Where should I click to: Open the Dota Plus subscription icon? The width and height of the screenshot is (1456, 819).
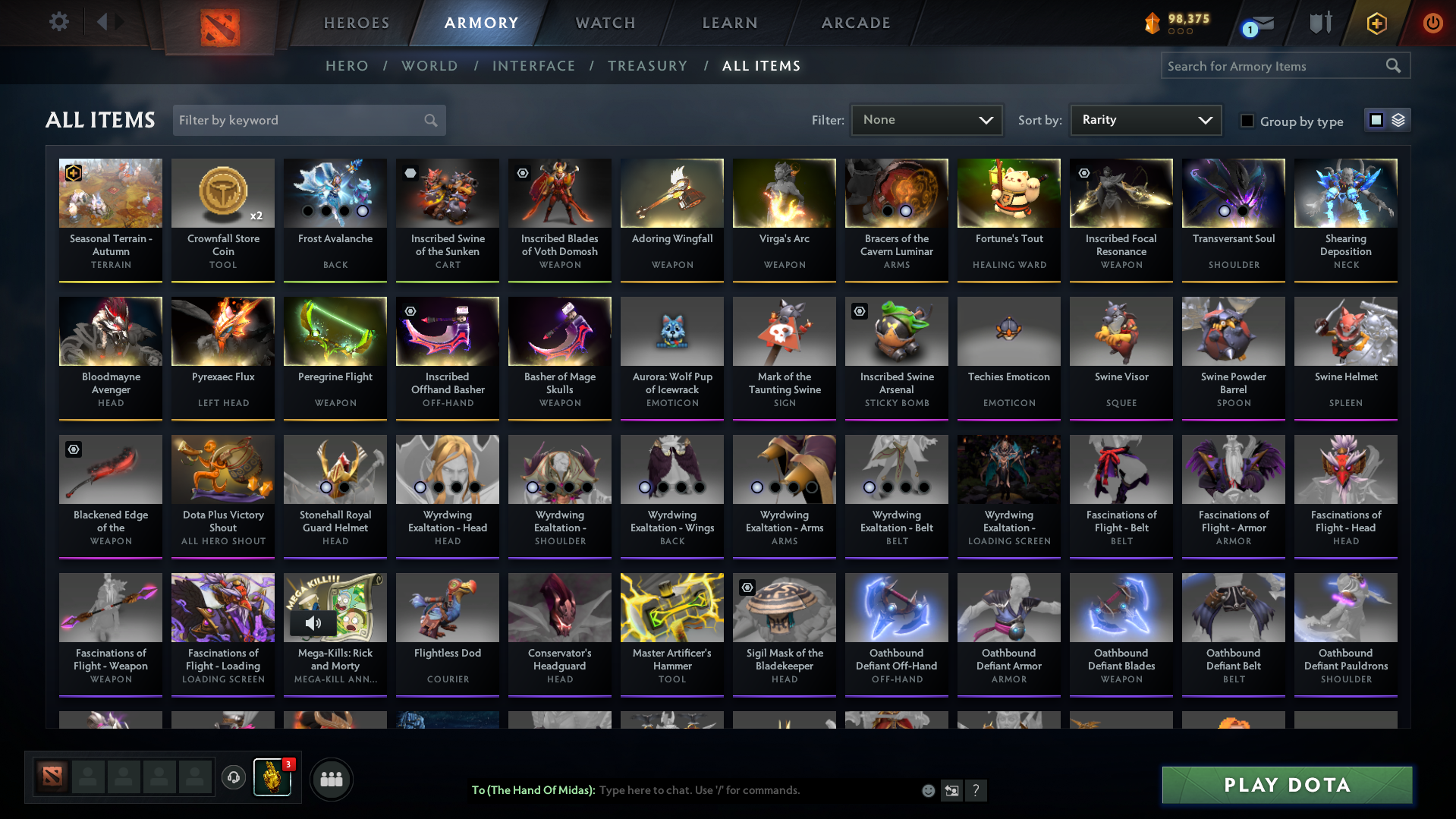(x=1376, y=23)
